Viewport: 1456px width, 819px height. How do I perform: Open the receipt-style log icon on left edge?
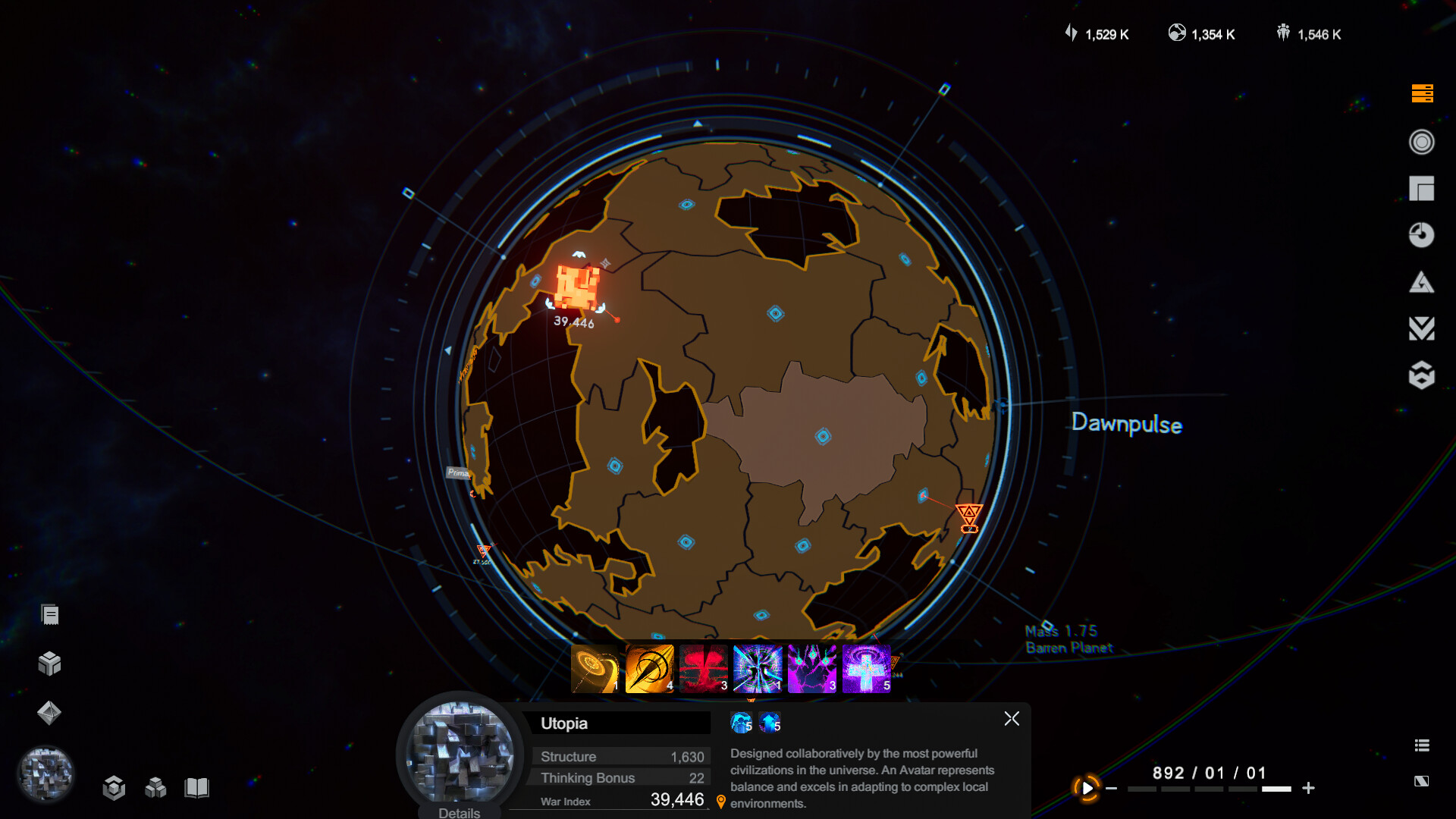click(49, 613)
